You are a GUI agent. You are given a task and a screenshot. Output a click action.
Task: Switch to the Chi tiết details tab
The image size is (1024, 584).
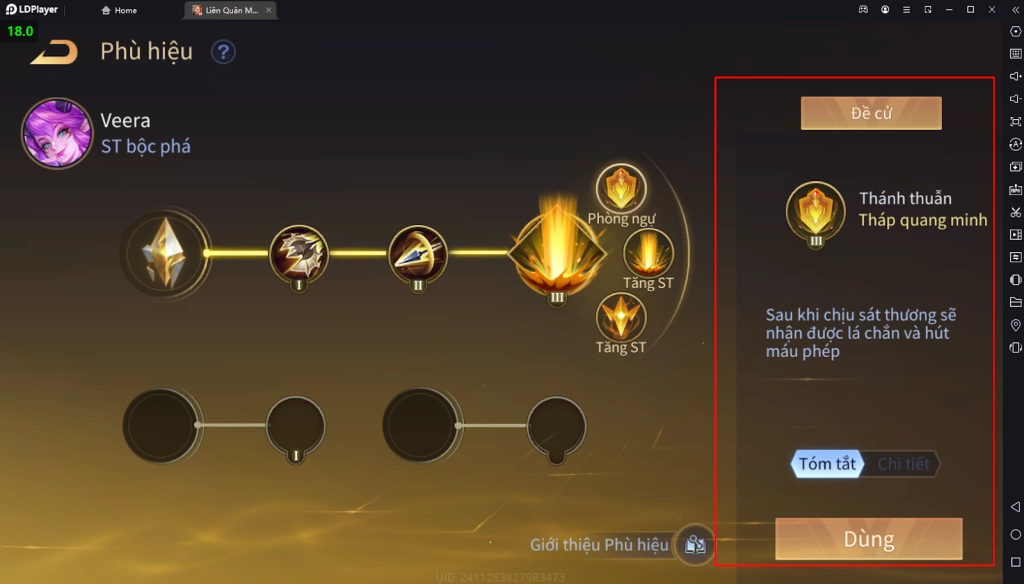[x=903, y=464]
